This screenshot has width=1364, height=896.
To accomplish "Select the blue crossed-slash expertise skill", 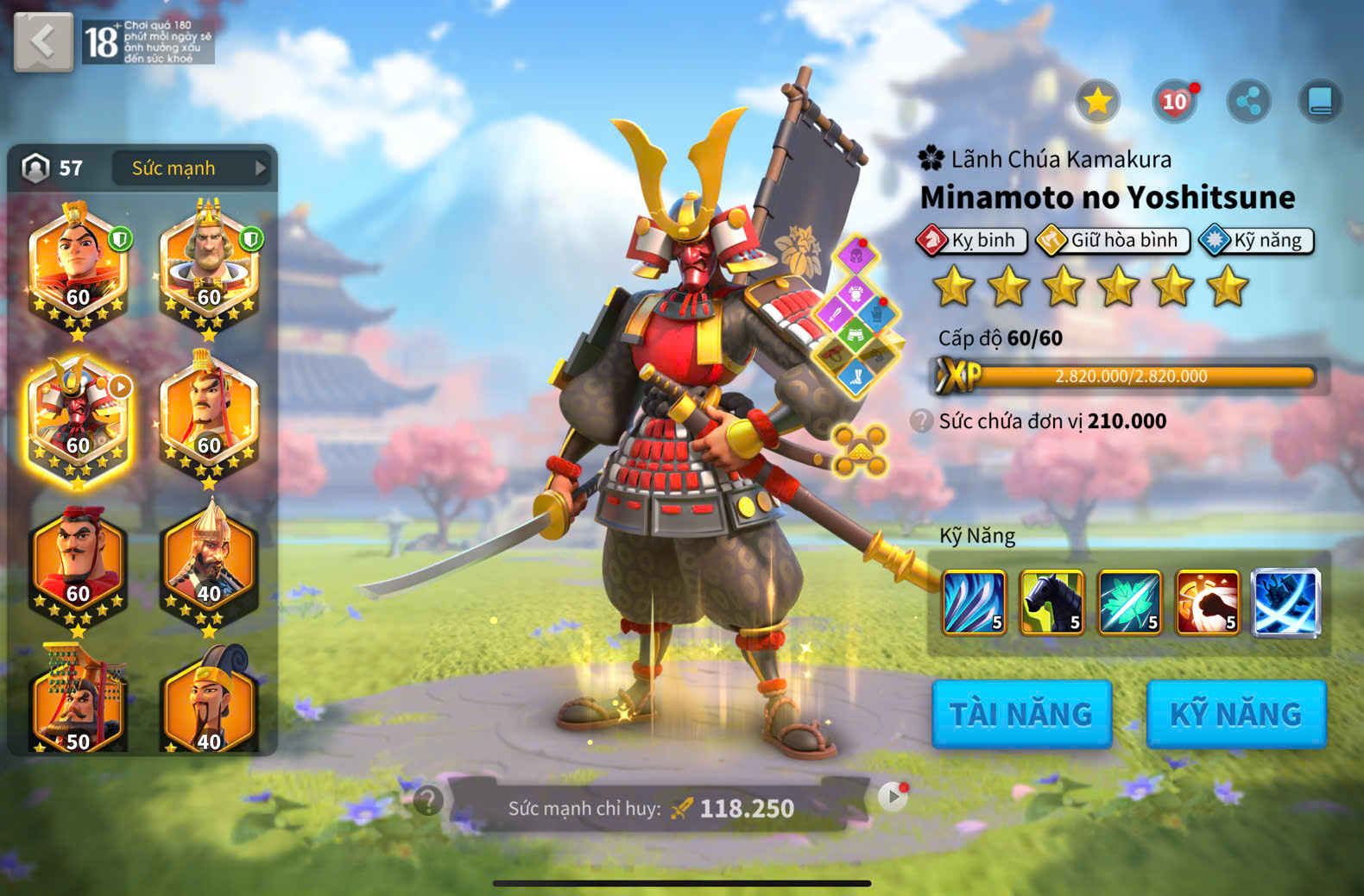I will pyautogui.click(x=1285, y=602).
